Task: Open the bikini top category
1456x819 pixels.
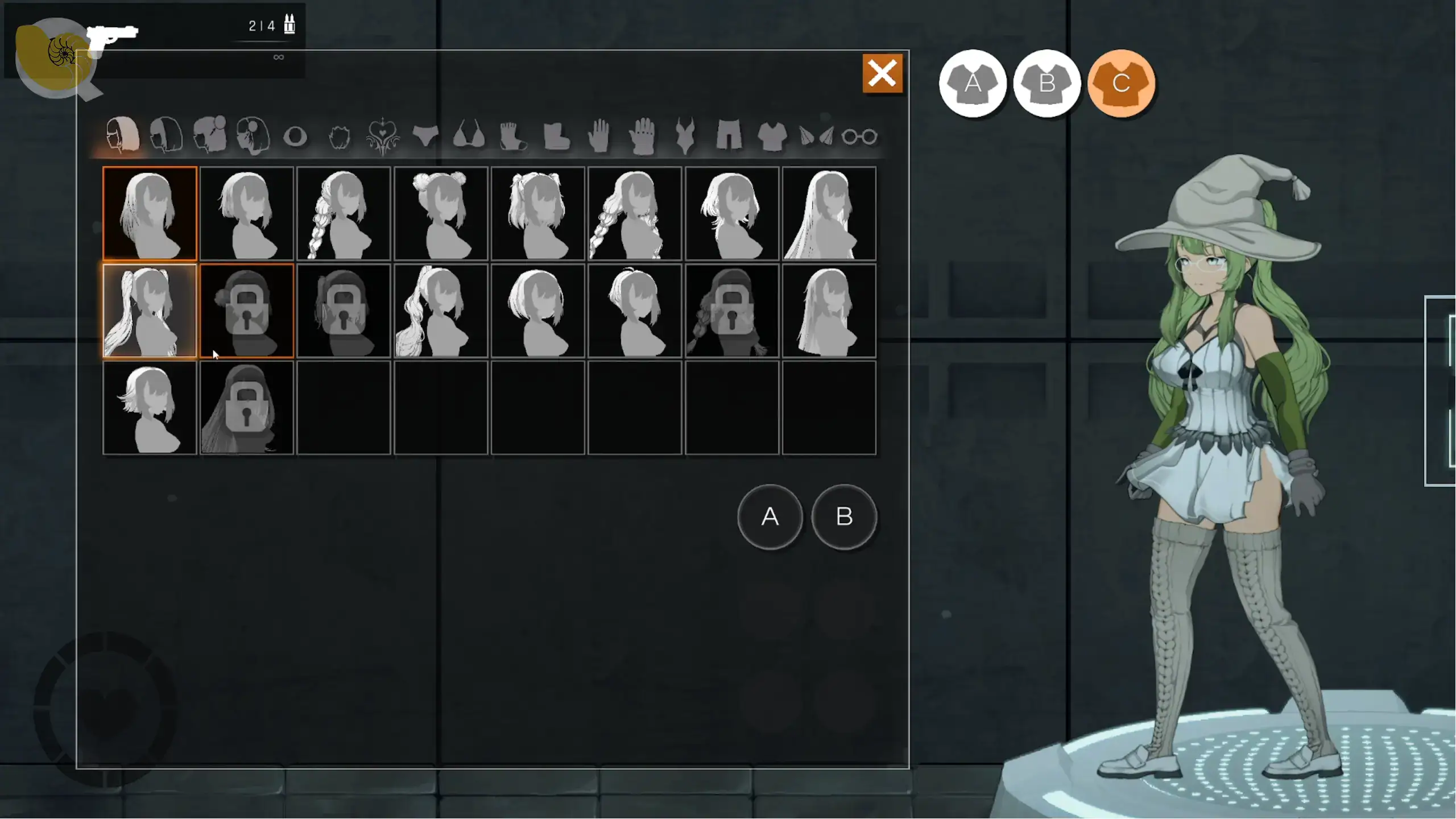Action: (469, 135)
